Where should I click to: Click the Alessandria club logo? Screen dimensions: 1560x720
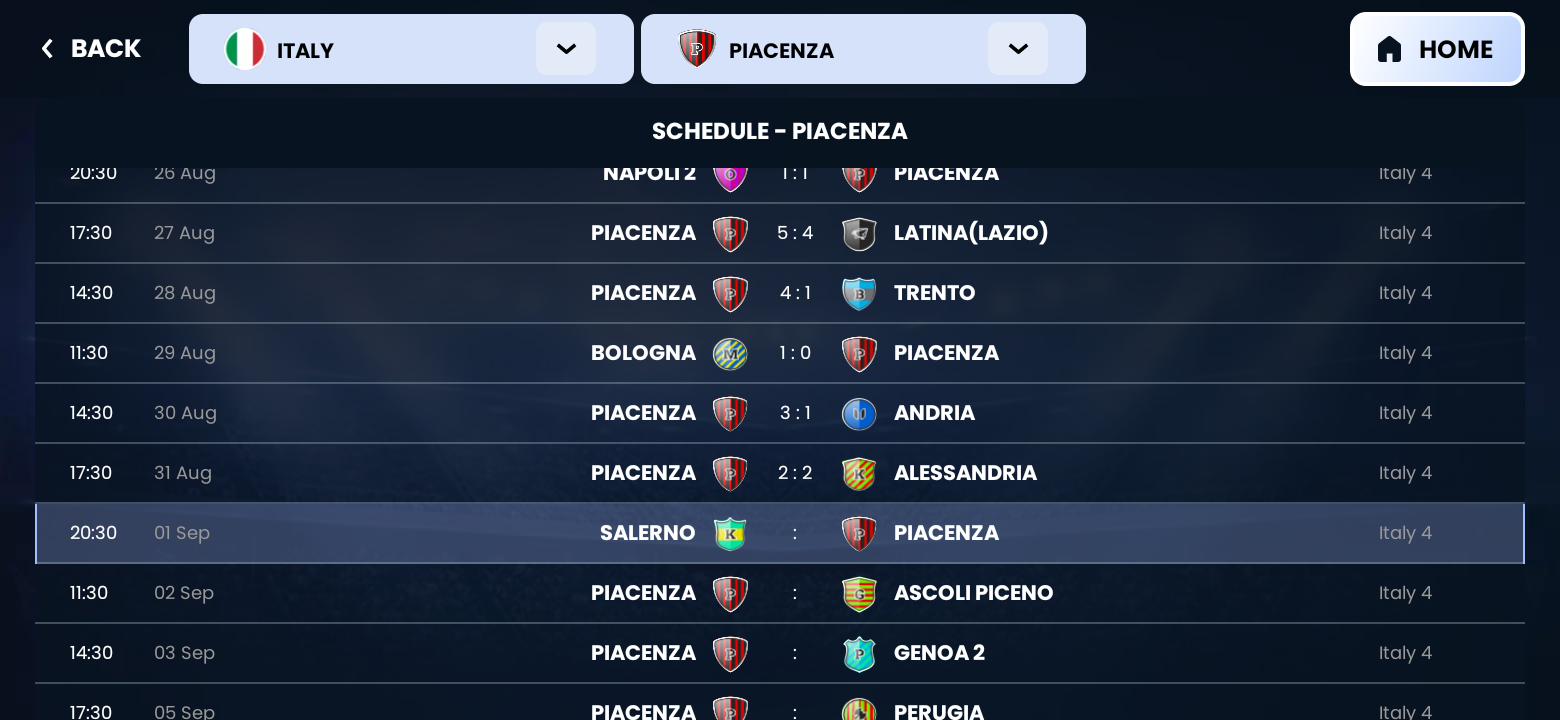[x=859, y=473]
